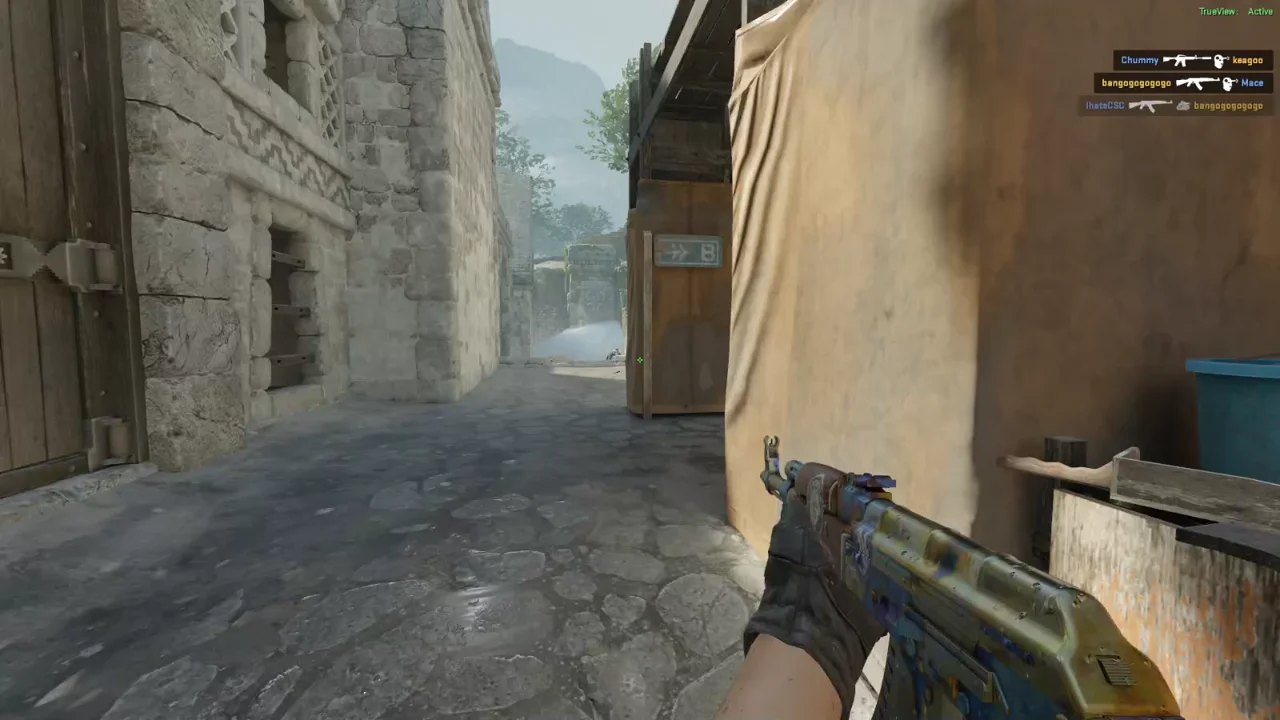Click the player name Chummy in the kill feed
1280x720 pixels.
(1139, 60)
